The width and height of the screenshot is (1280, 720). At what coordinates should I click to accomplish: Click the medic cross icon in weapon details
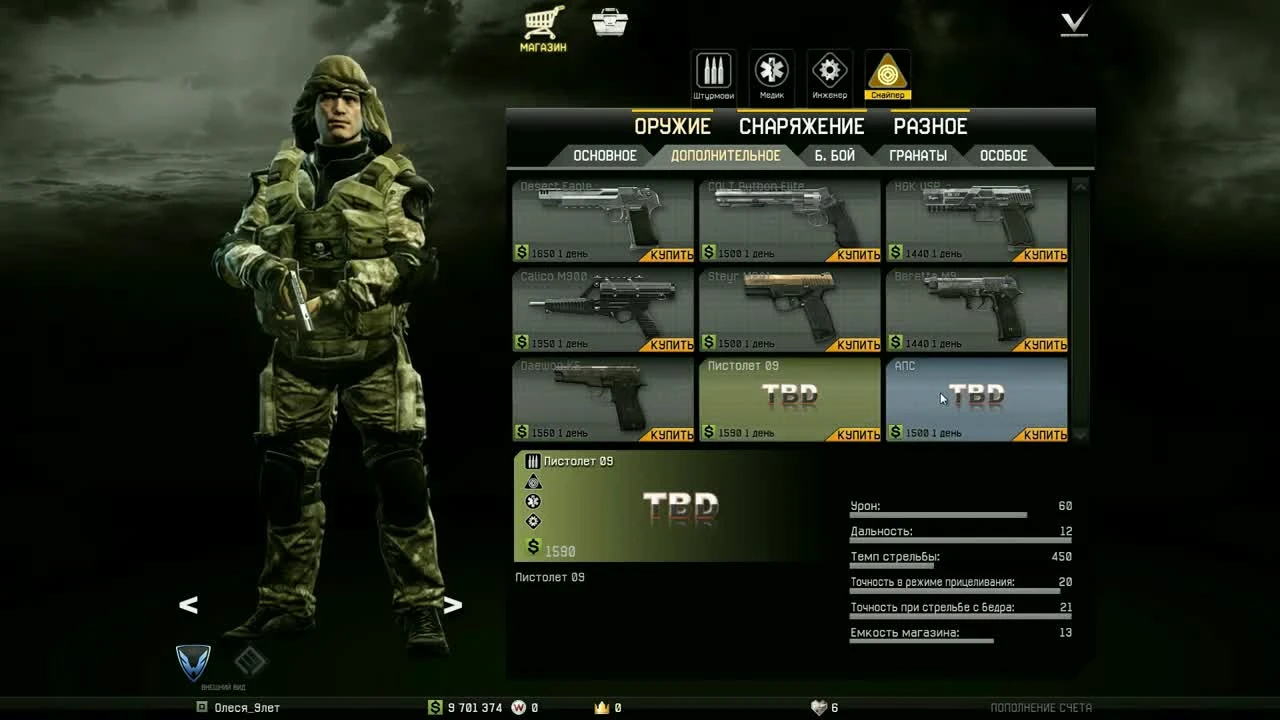[534, 500]
